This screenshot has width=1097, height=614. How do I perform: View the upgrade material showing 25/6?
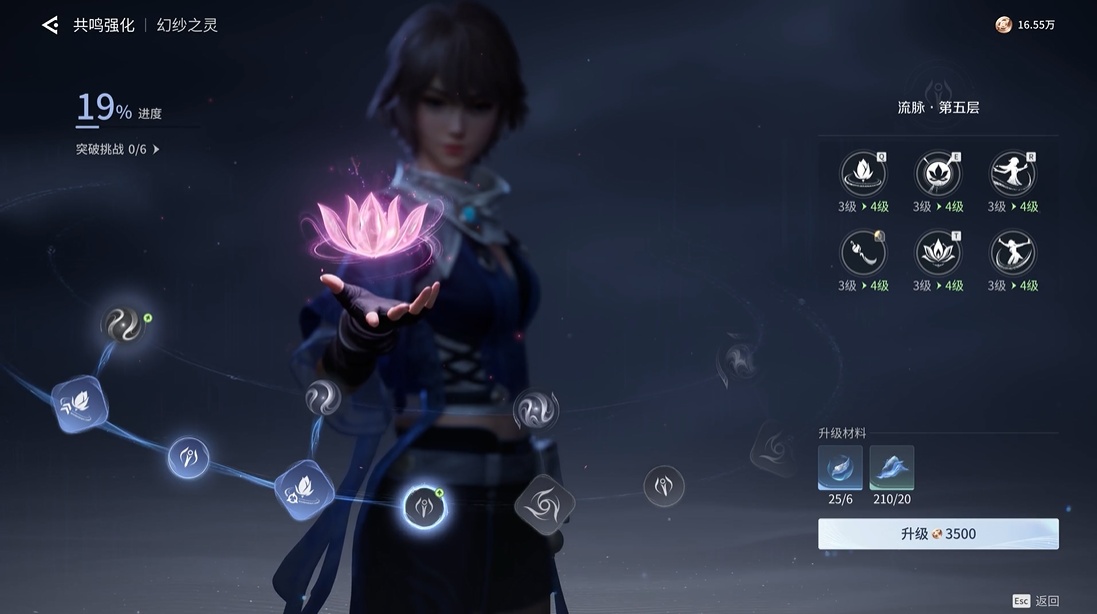pyautogui.click(x=840, y=467)
